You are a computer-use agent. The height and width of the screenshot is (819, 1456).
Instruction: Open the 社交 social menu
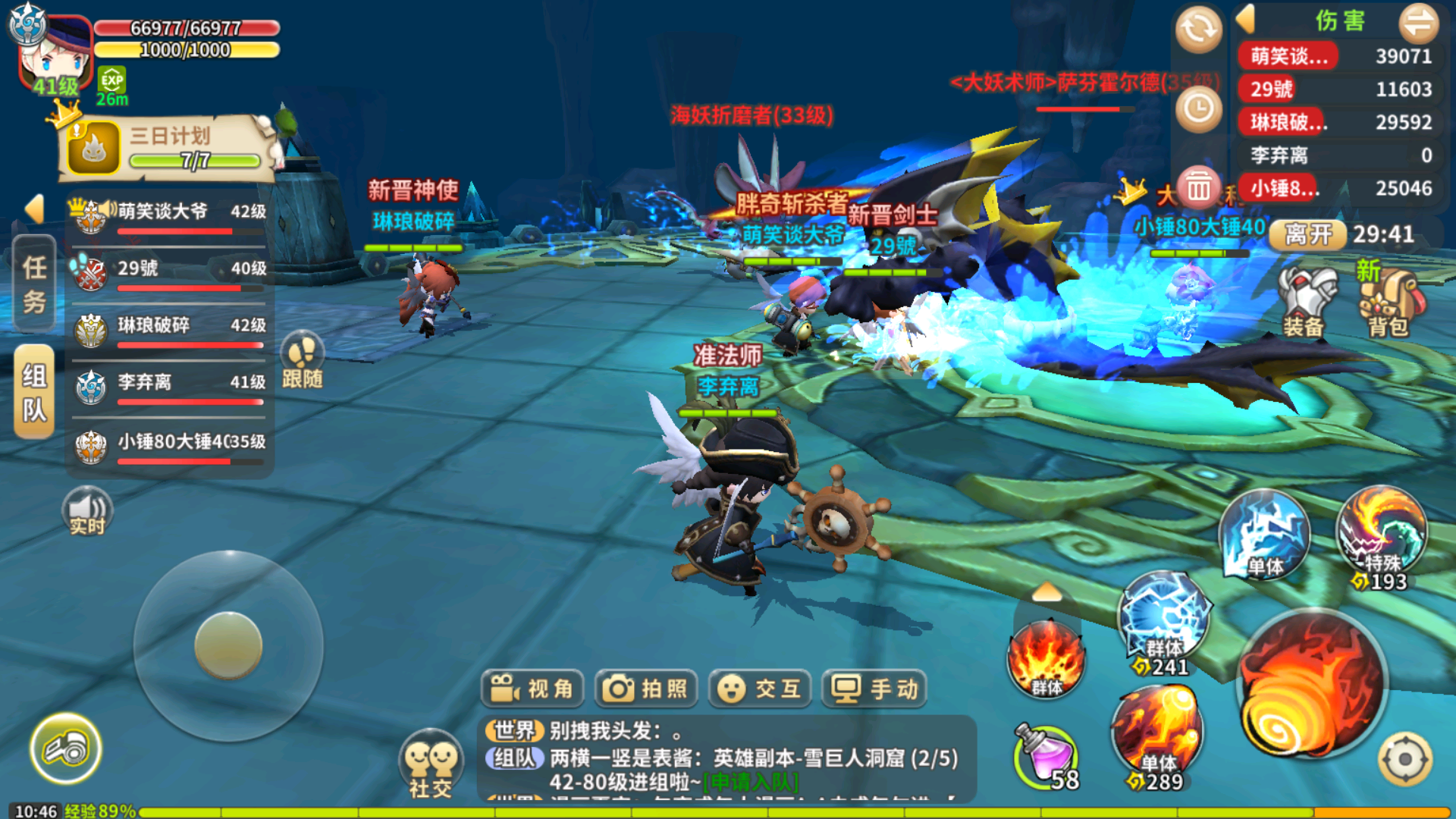[x=430, y=762]
